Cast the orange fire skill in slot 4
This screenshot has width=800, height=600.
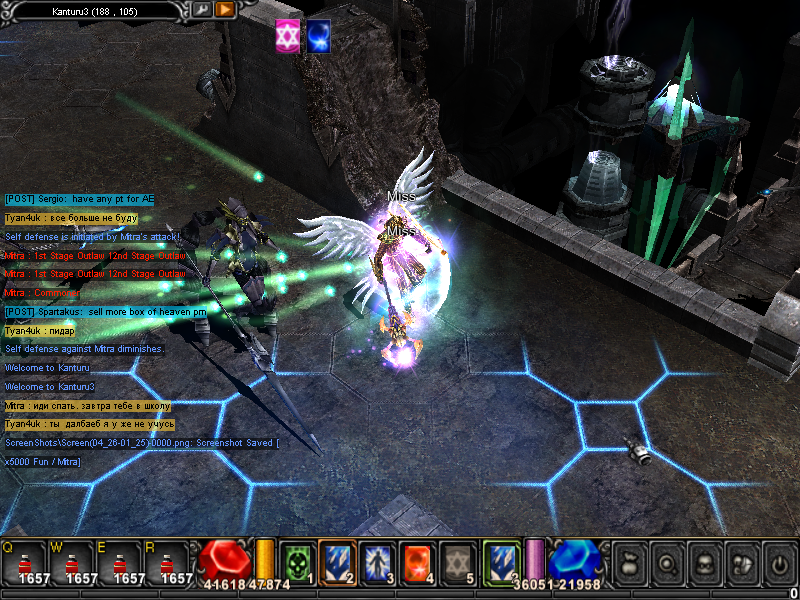pos(417,561)
